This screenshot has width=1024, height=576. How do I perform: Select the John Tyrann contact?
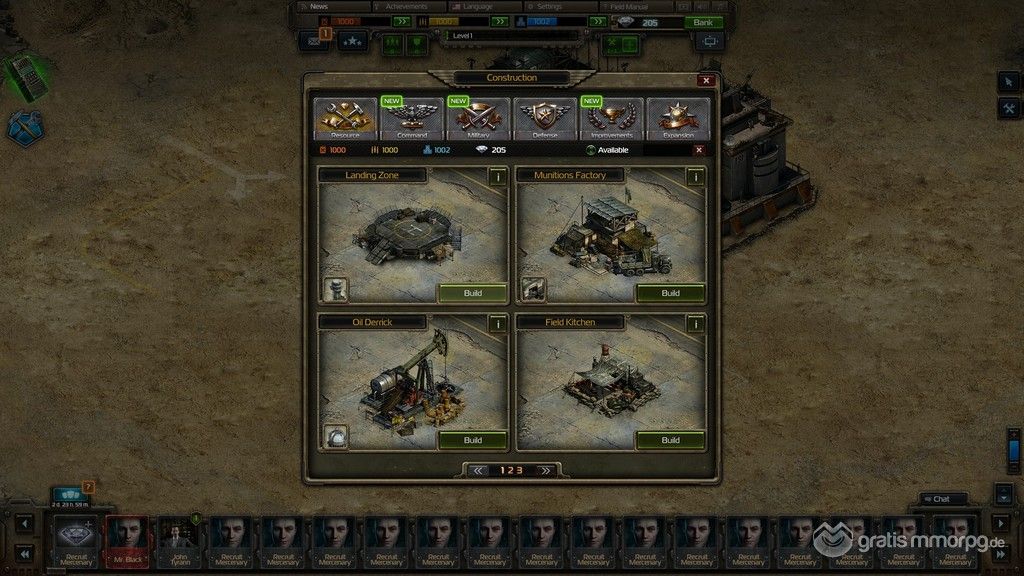178,540
